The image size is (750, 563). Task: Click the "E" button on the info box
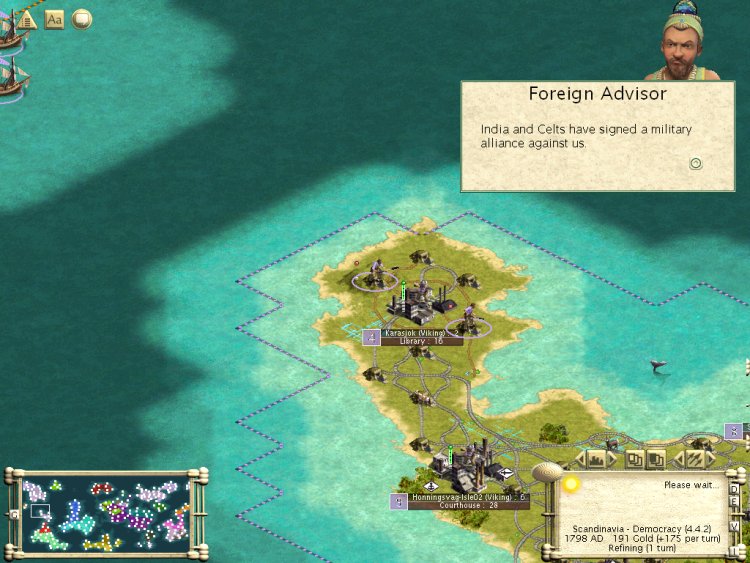(x=734, y=502)
